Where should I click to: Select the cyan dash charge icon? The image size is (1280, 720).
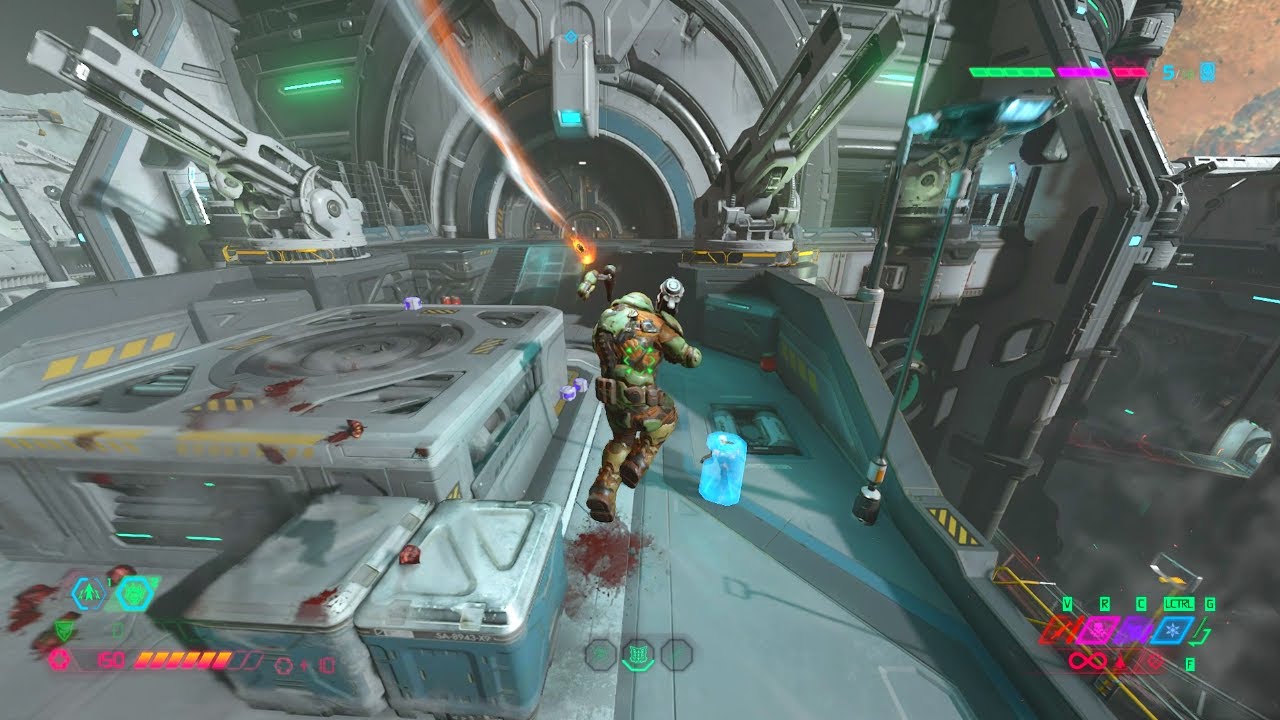[91, 594]
